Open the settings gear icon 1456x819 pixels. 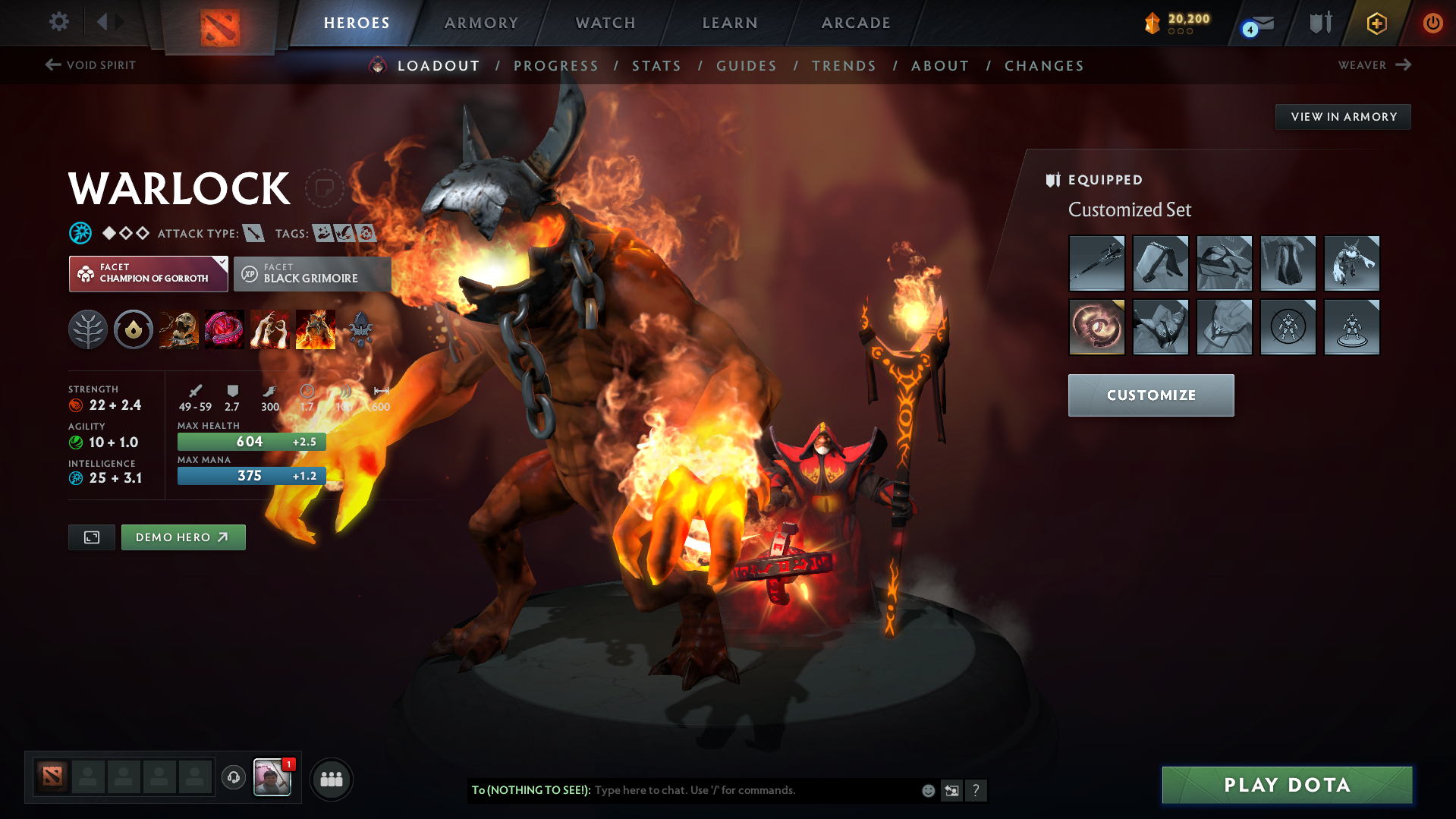58,23
